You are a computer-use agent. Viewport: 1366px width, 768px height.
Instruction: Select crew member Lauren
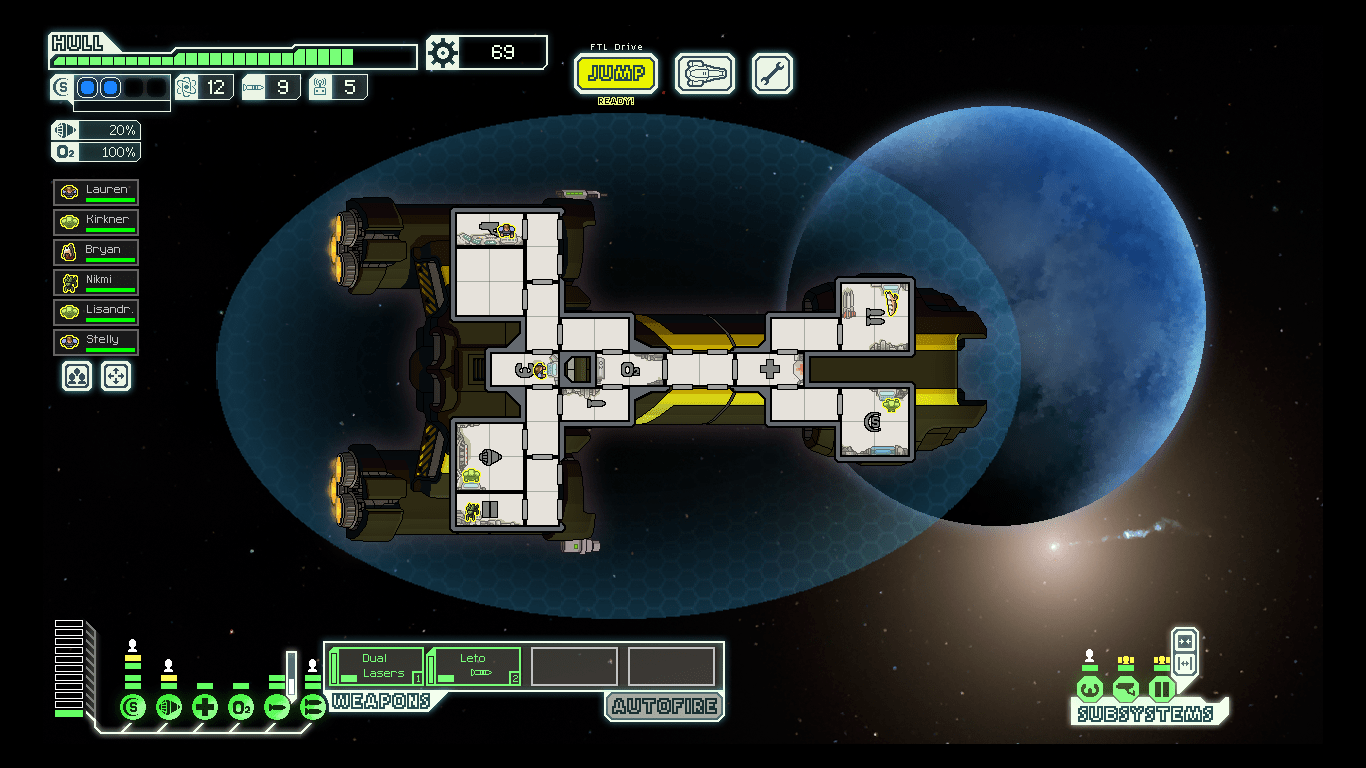point(96,191)
